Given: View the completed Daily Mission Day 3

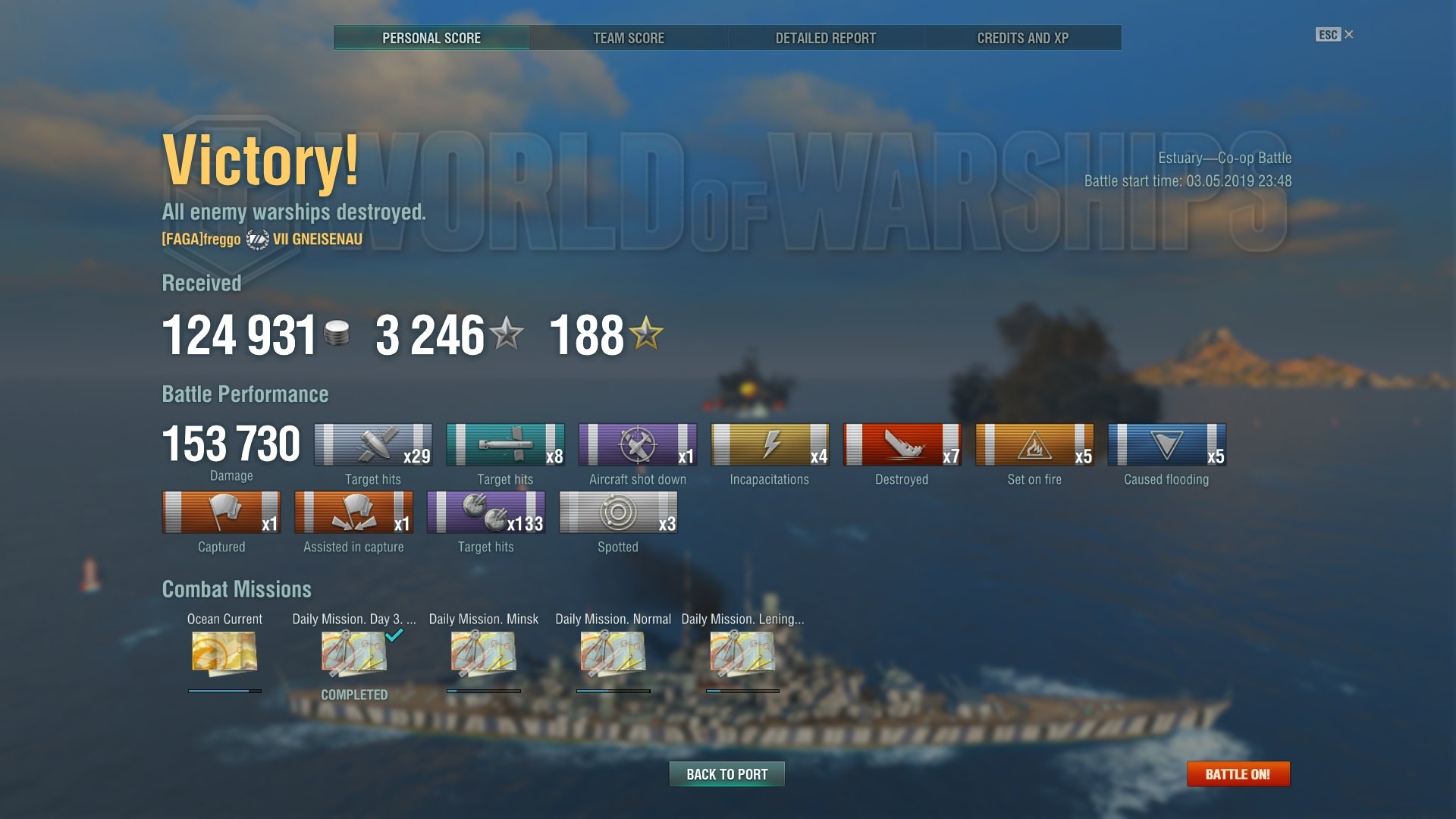Looking at the screenshot, I should (x=354, y=653).
